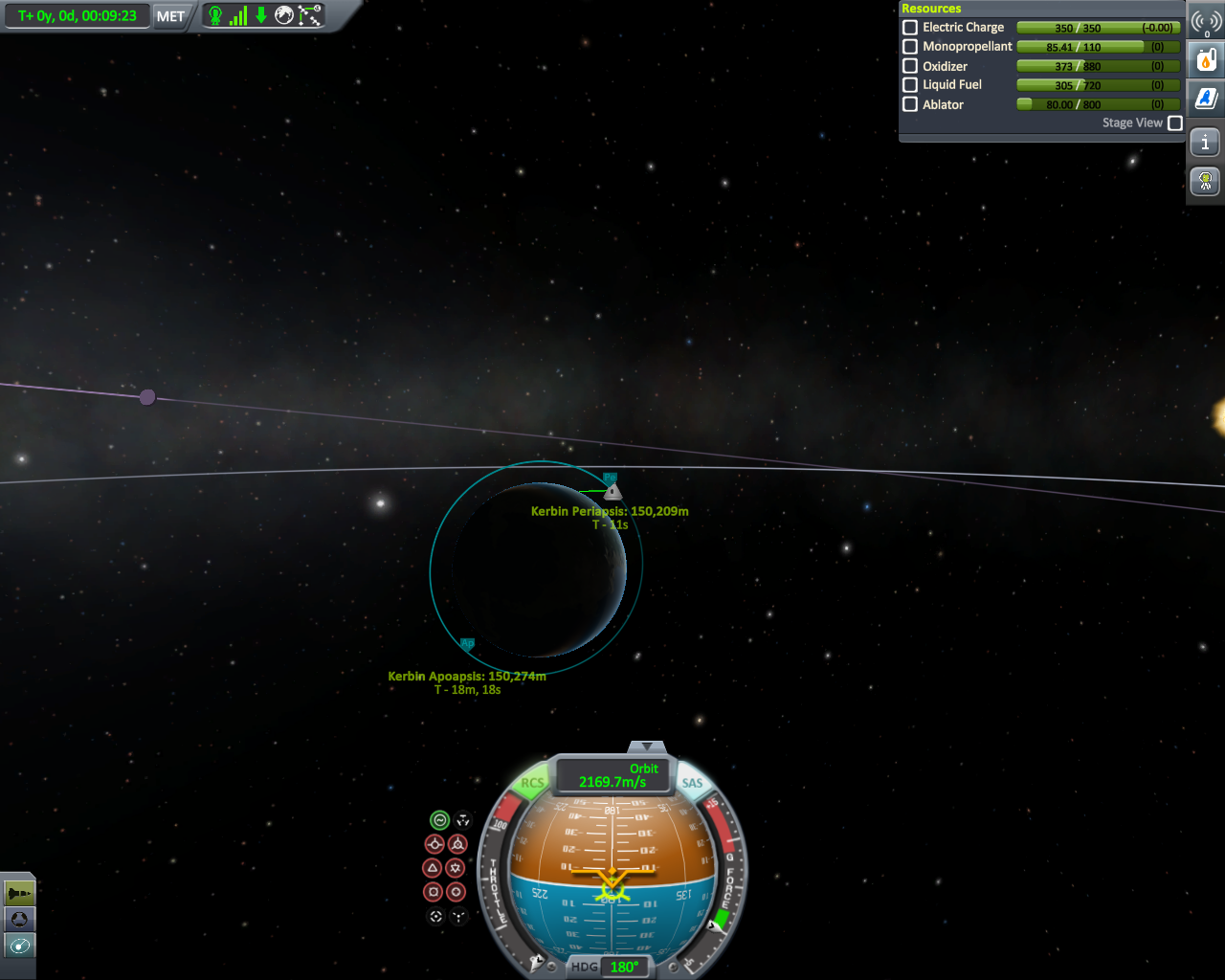1225x980 pixels.
Task: Open the blue delta-V app button
Action: pyautogui.click(x=1206, y=98)
